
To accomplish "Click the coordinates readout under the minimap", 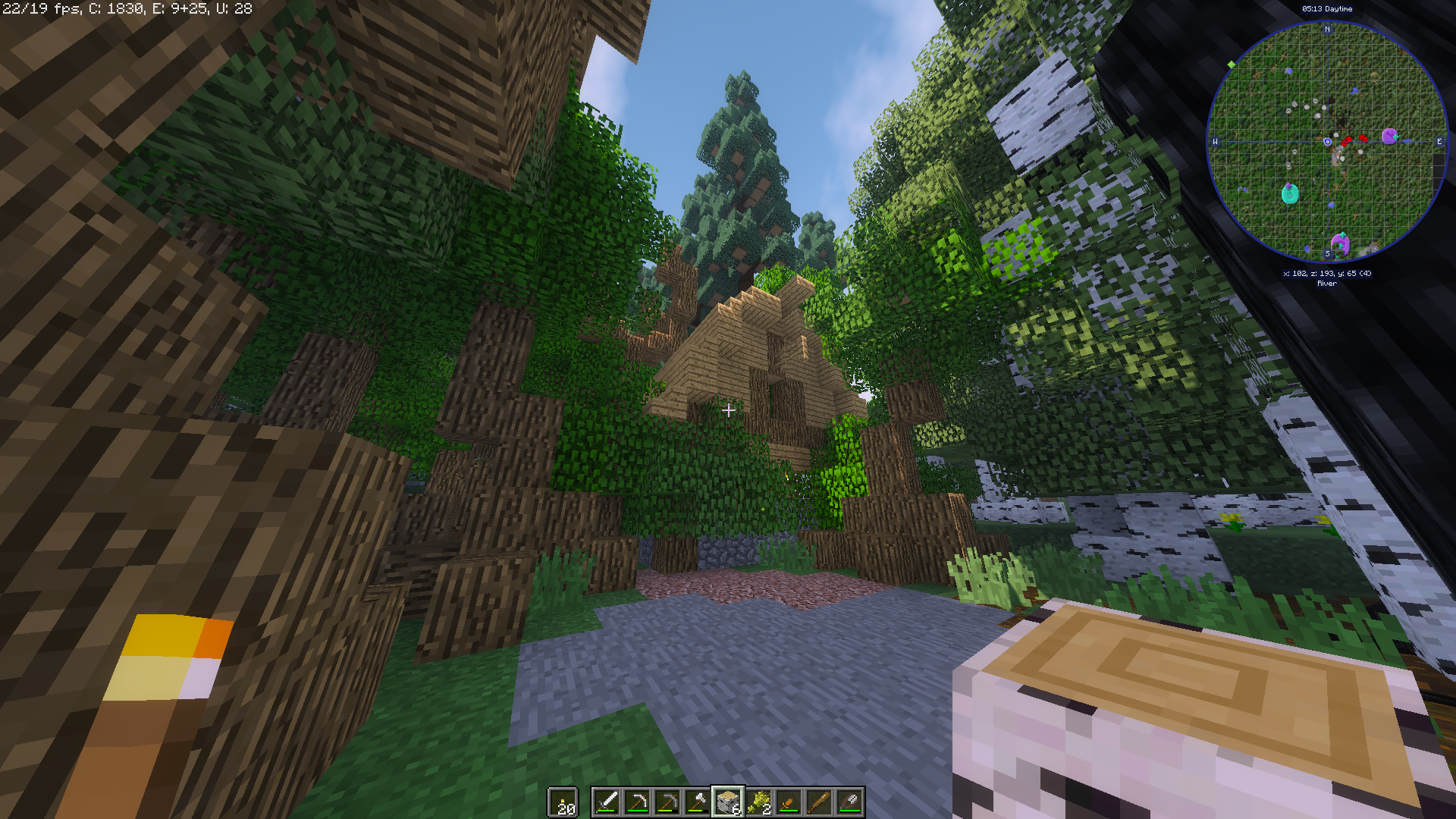I will coord(1327,273).
